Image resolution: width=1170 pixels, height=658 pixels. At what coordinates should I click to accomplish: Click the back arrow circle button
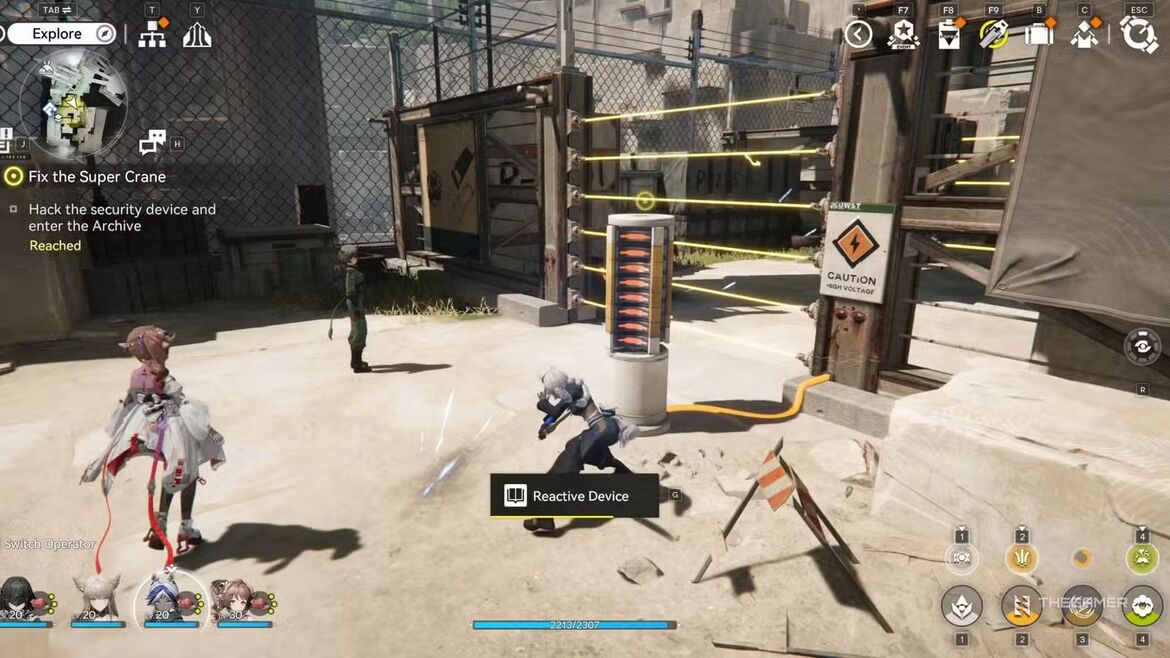click(x=858, y=35)
